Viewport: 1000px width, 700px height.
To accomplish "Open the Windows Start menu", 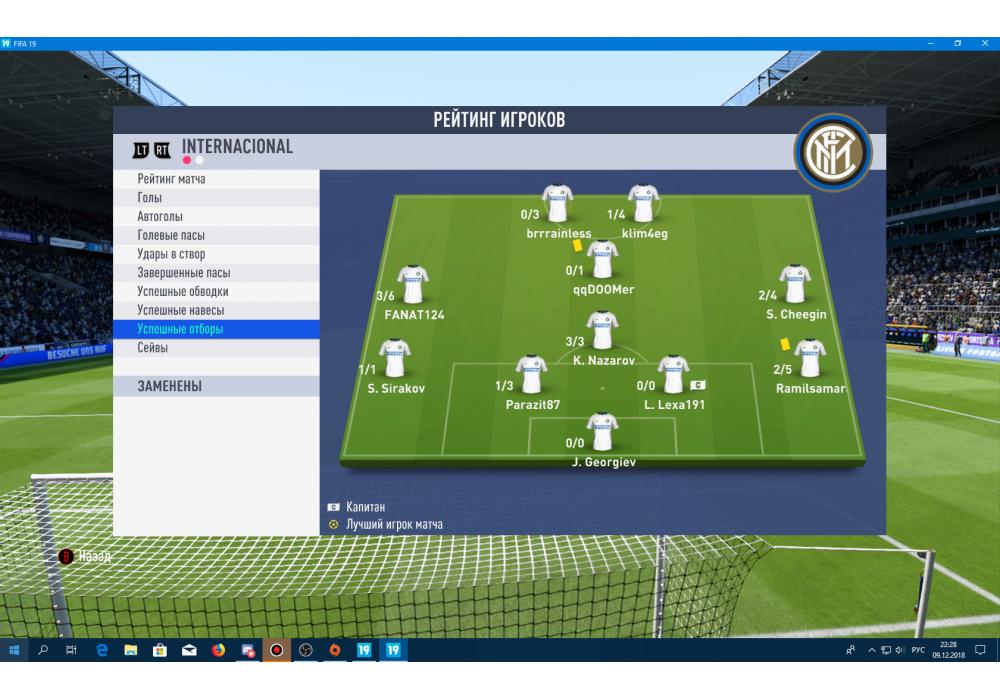I will tap(14, 650).
